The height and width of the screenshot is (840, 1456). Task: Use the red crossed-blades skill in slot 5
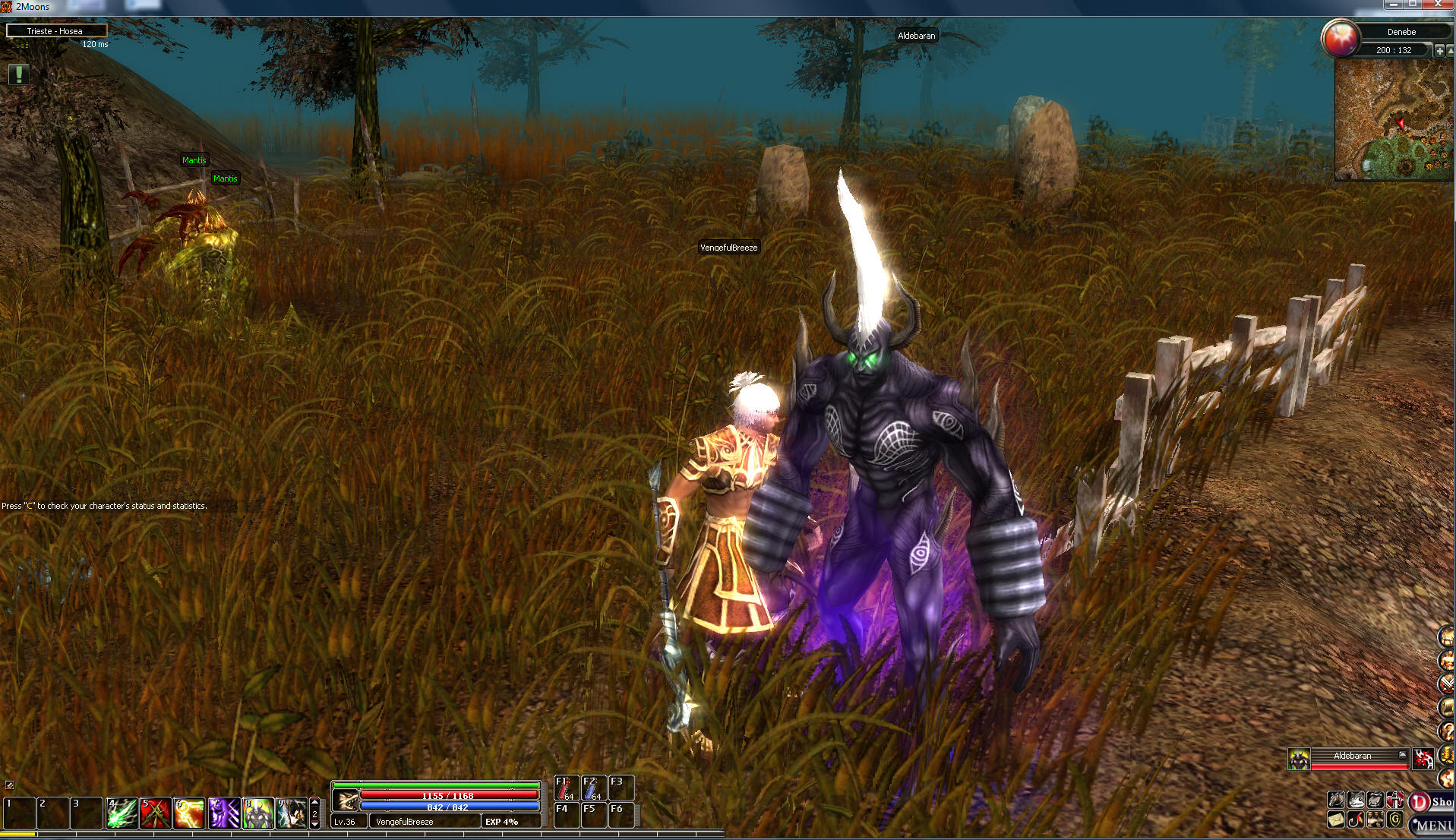[x=155, y=813]
